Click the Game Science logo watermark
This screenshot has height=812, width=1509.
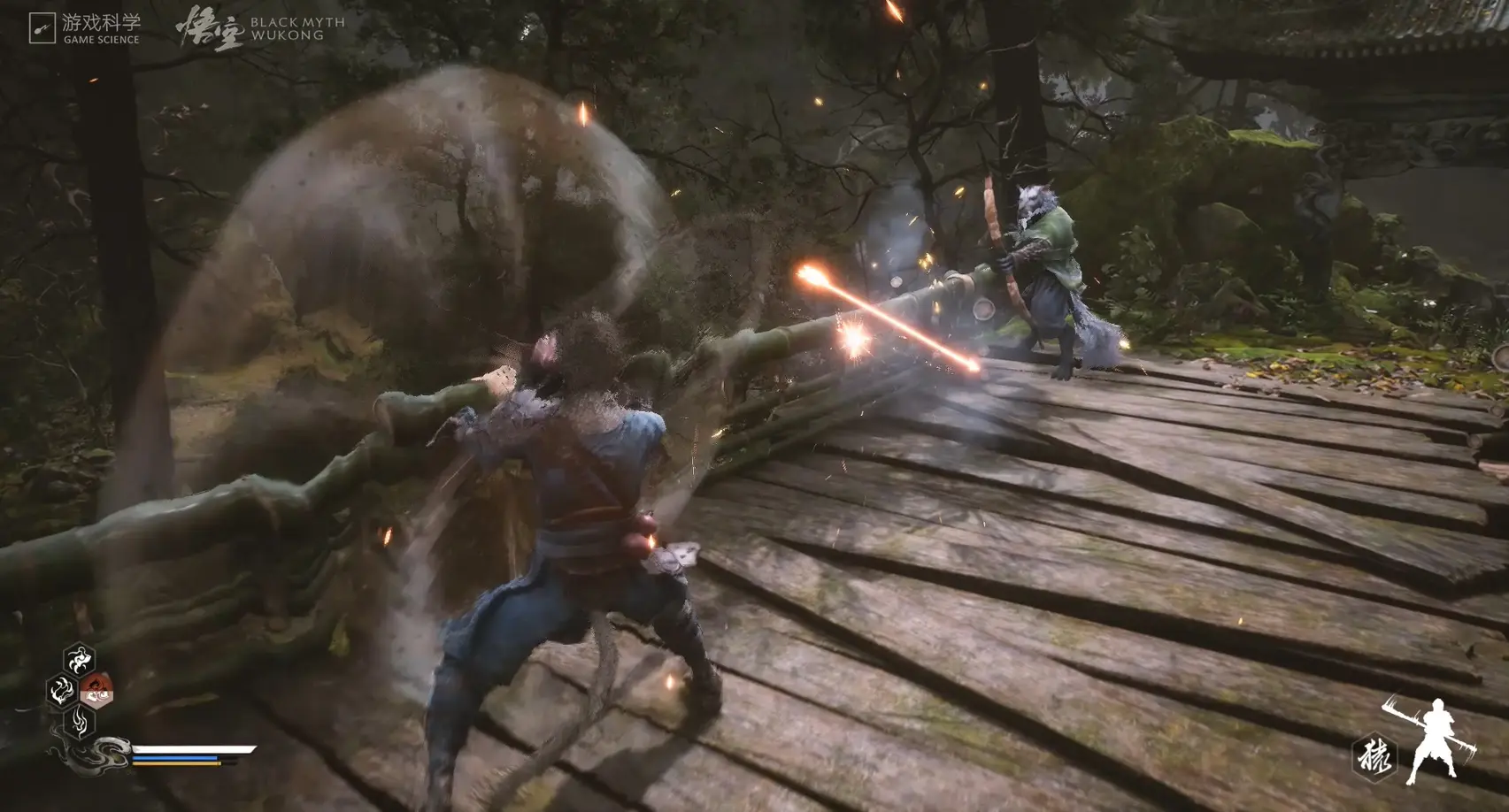(x=84, y=28)
